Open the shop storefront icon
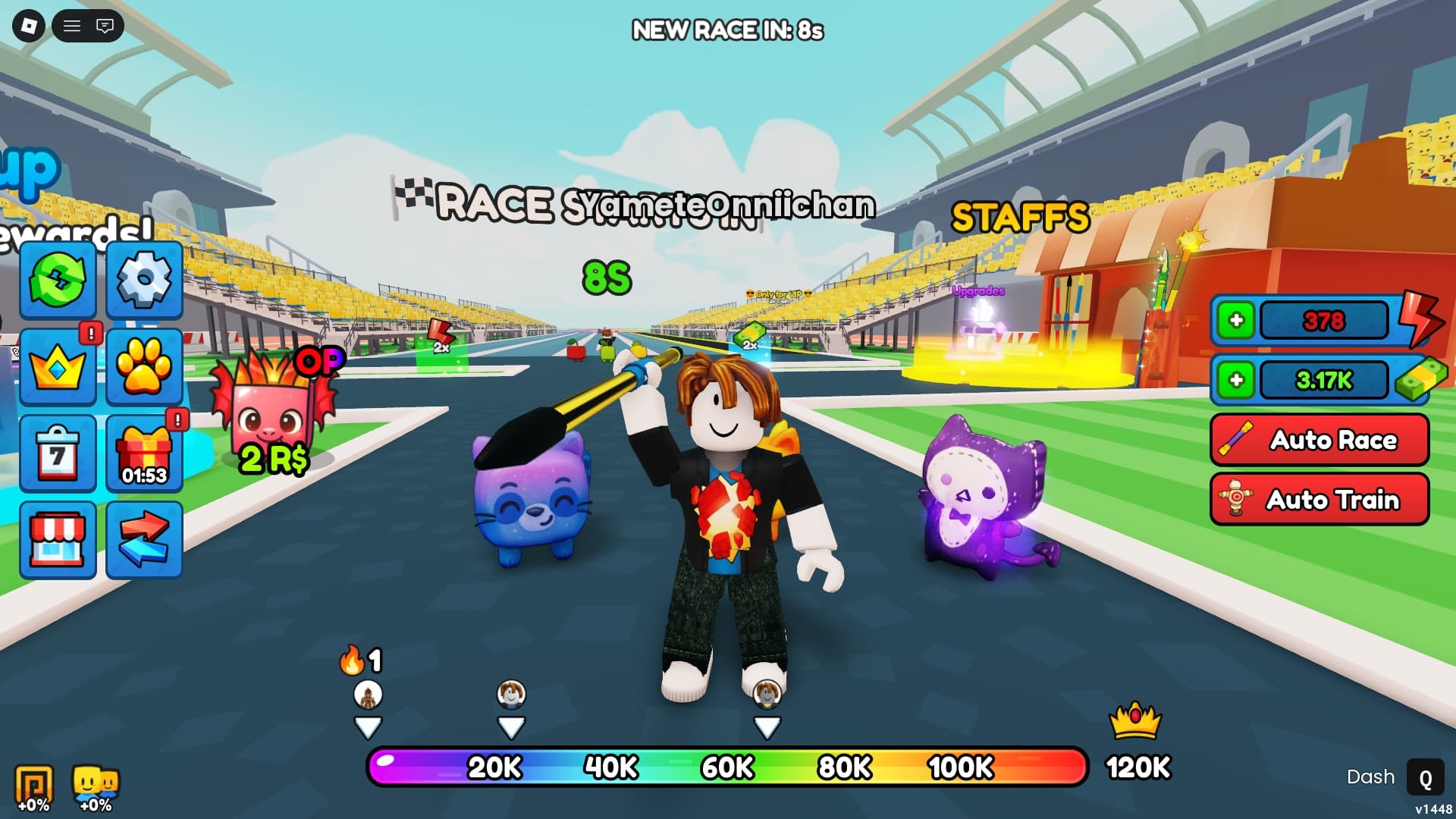1456x819 pixels. (58, 540)
